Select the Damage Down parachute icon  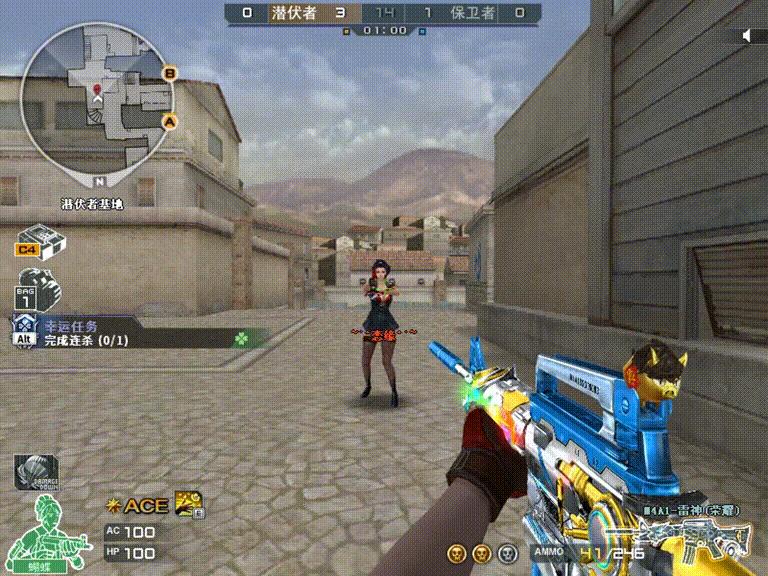36,471
